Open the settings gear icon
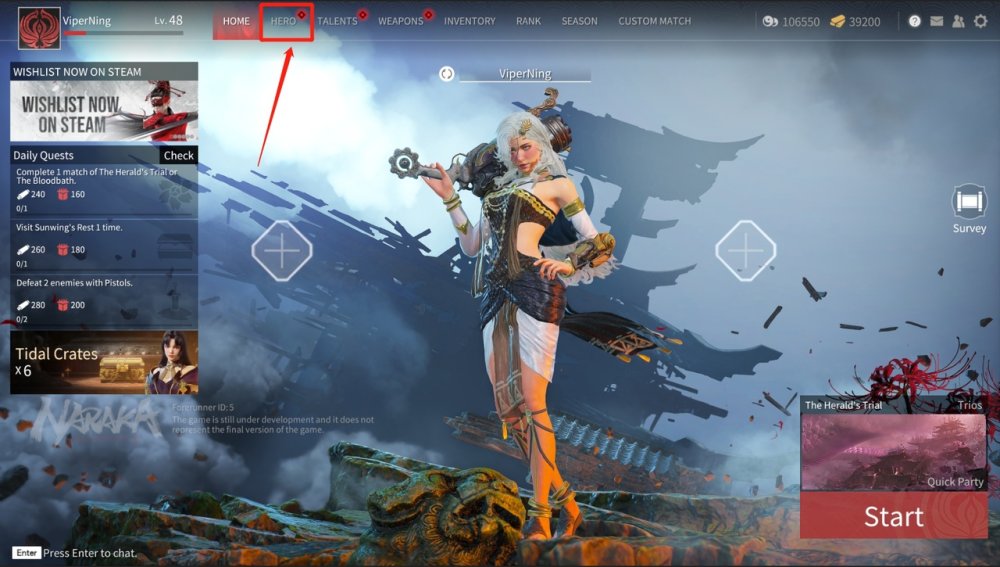Screen dimensions: 1000x567 (x=980, y=21)
